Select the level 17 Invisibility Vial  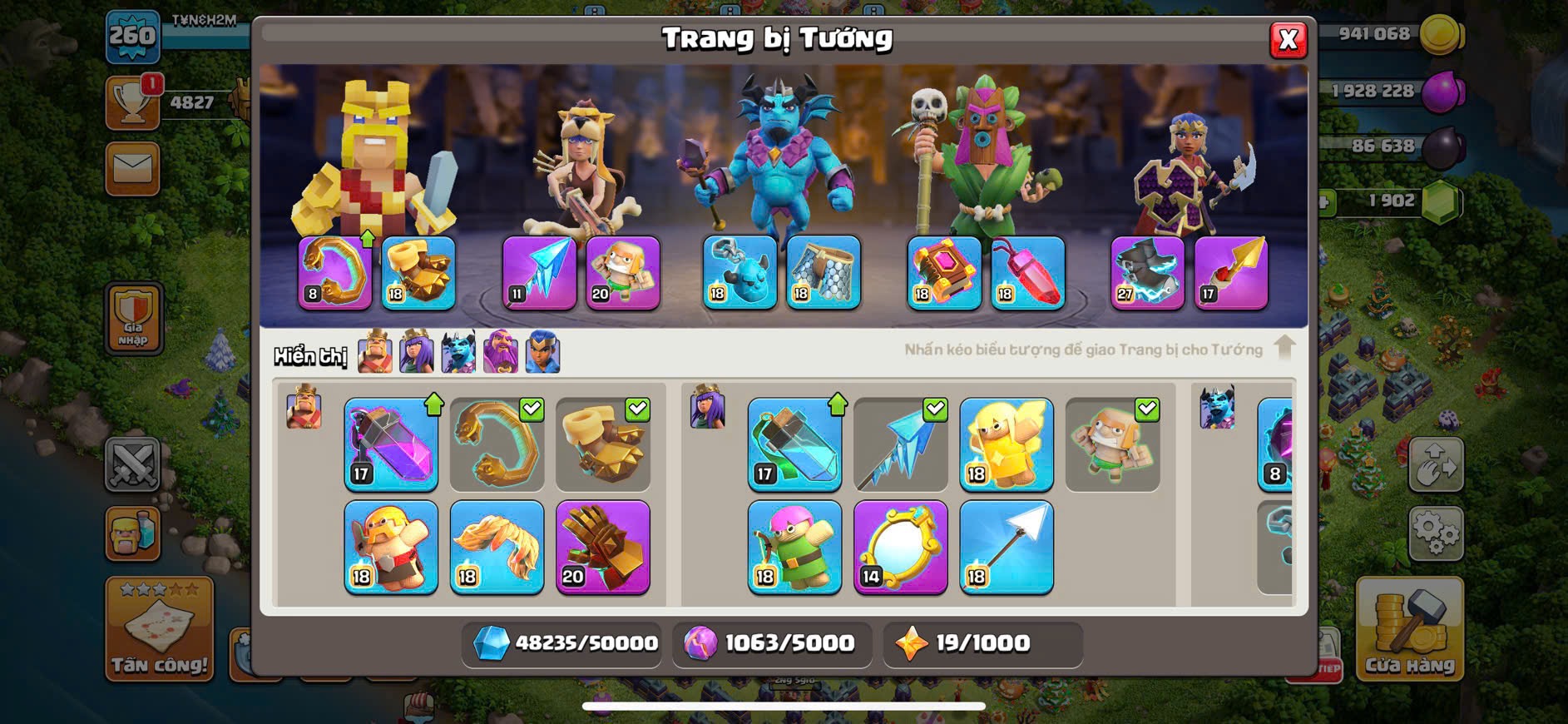coord(794,444)
